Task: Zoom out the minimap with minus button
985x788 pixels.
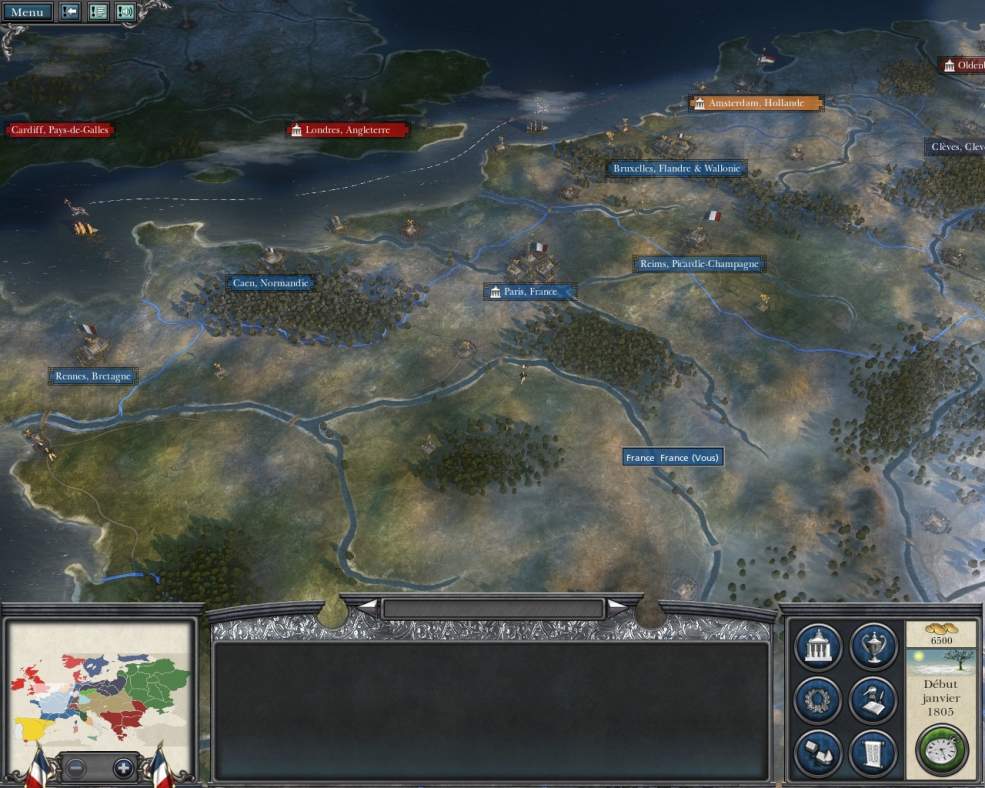Action: (x=76, y=768)
